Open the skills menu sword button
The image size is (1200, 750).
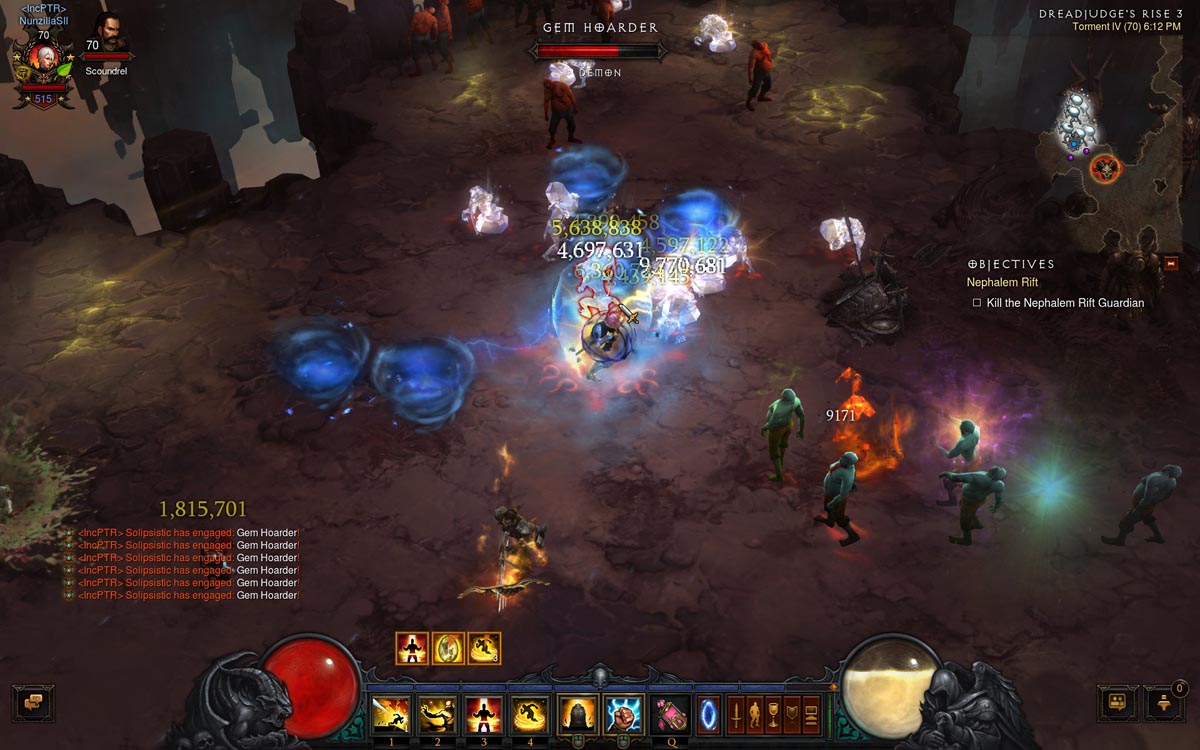[x=735, y=715]
